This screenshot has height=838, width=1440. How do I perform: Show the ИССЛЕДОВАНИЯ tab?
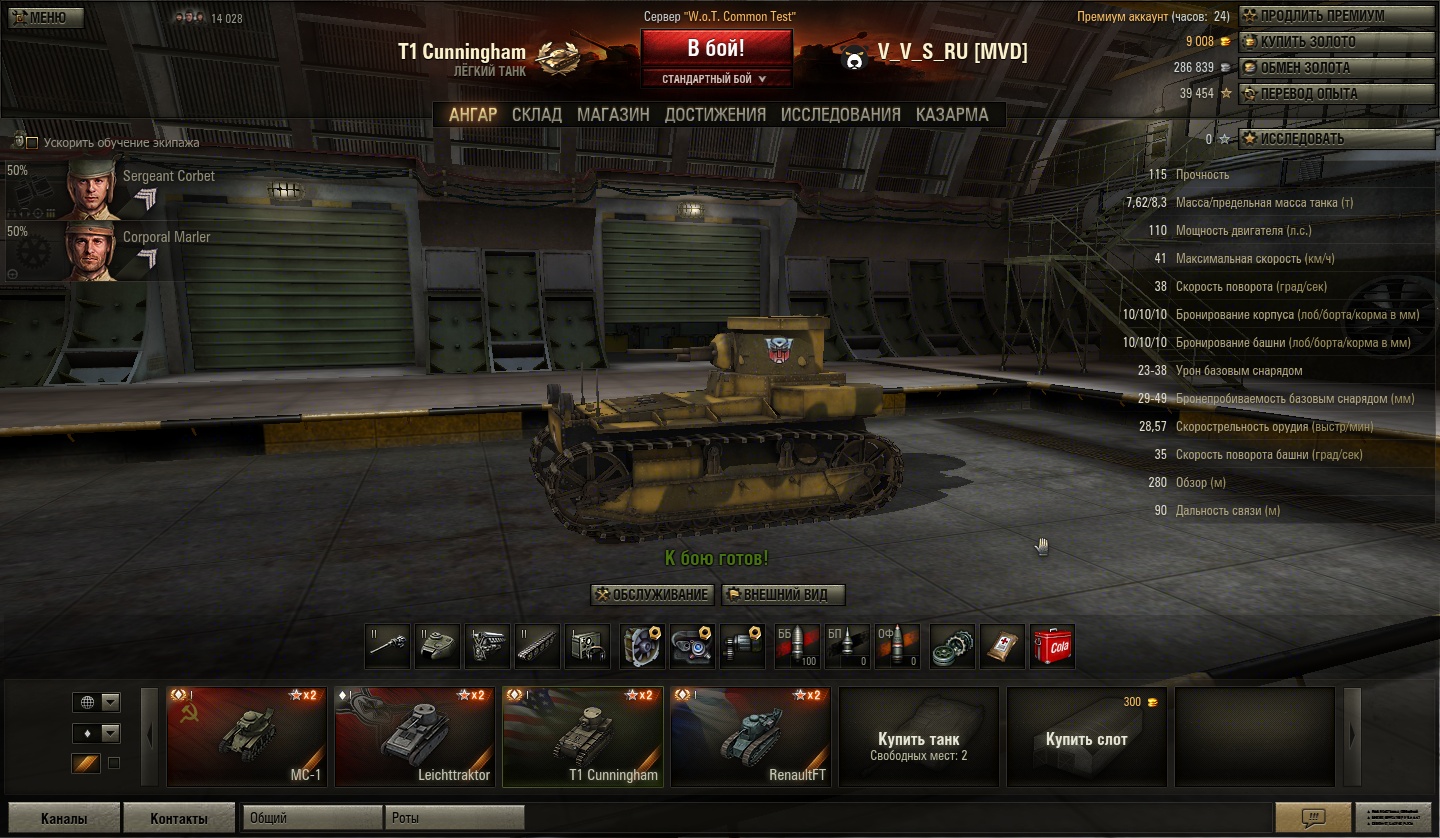[840, 115]
